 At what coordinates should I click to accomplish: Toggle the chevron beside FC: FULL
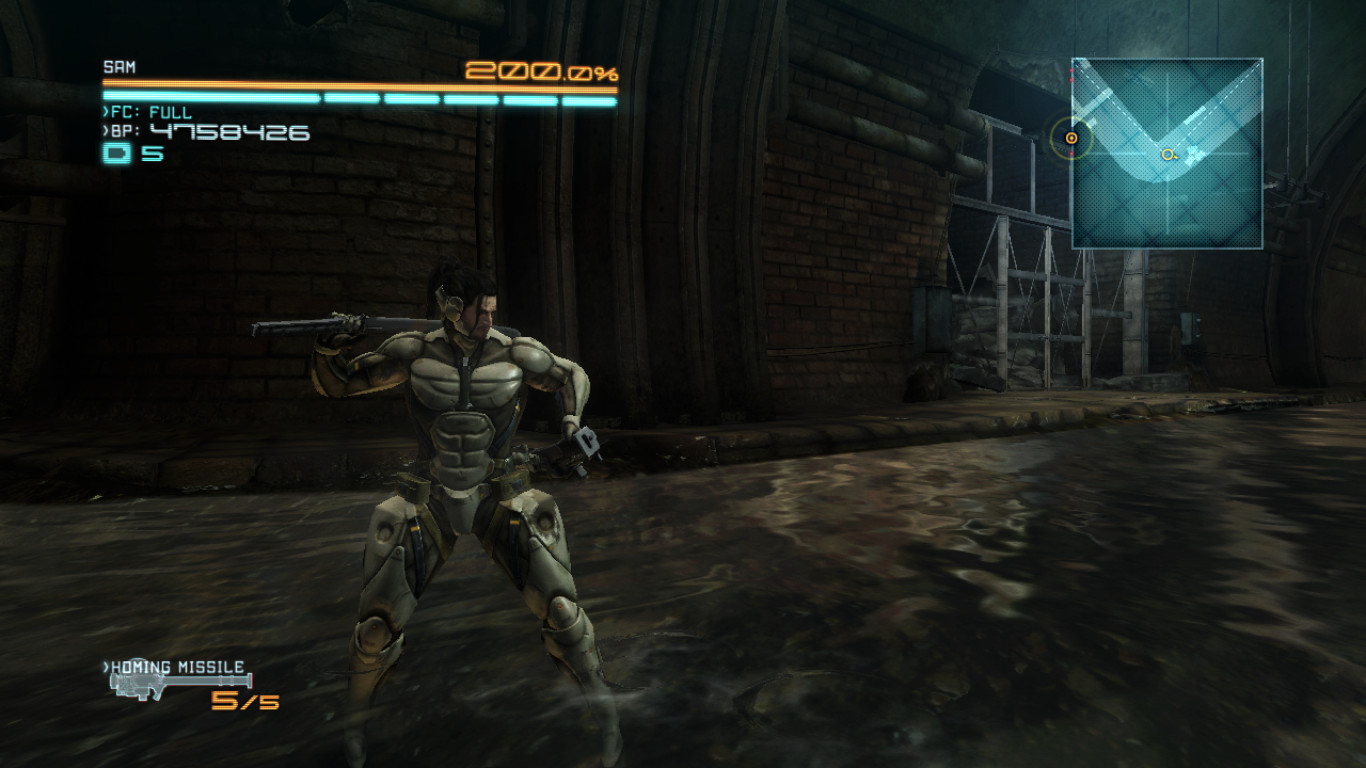(x=107, y=113)
